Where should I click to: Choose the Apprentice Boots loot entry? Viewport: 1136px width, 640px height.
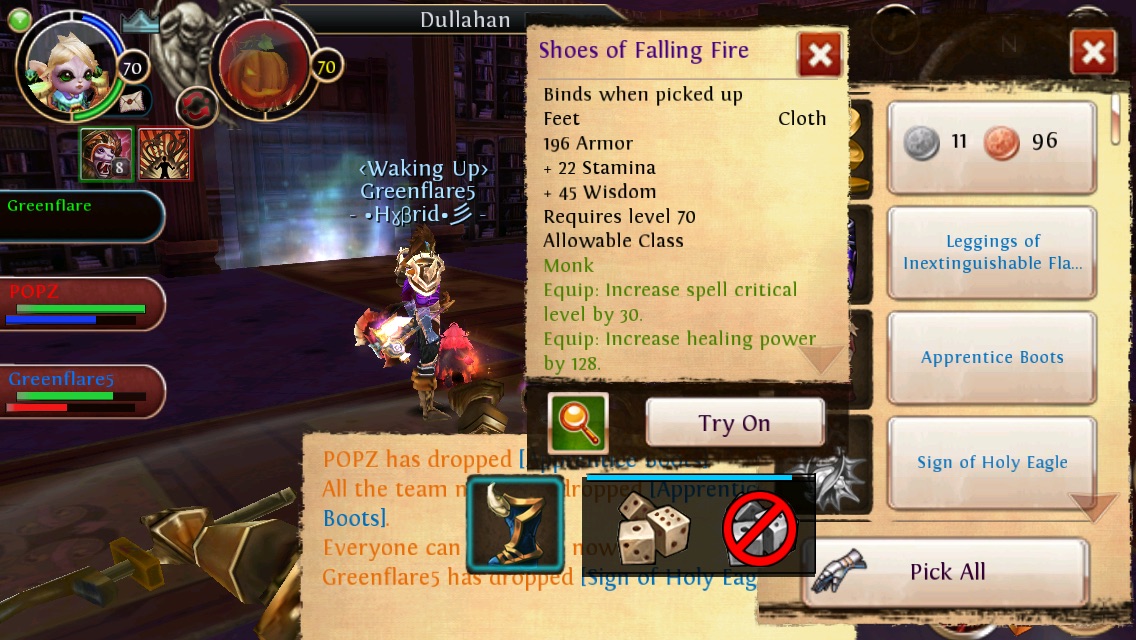[992, 357]
